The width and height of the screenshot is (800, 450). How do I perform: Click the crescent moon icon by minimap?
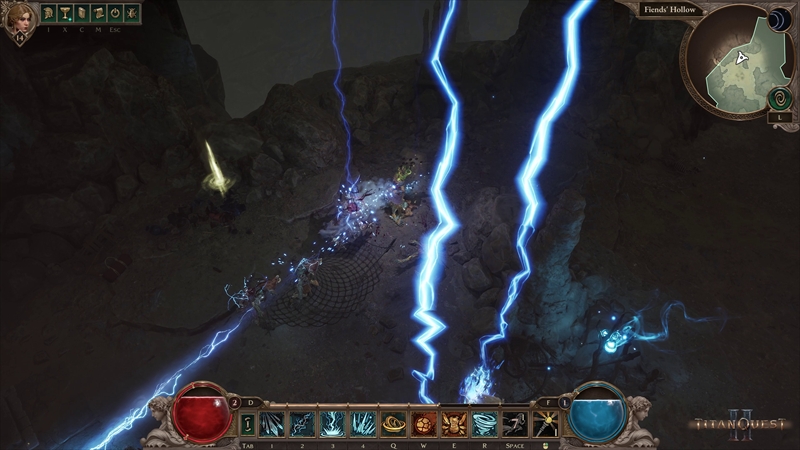click(779, 20)
